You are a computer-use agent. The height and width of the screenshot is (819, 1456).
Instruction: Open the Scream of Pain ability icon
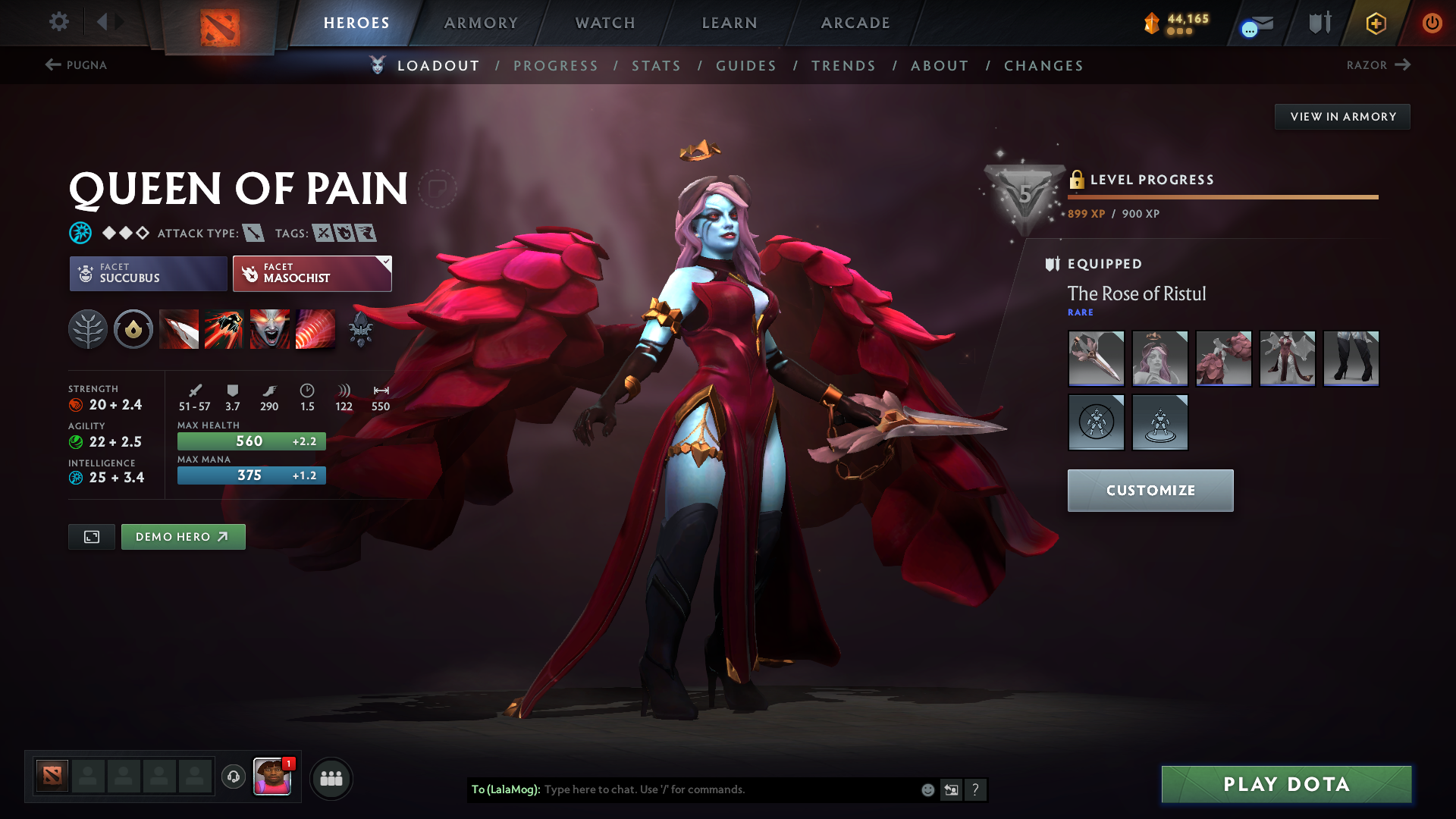pos(270,329)
